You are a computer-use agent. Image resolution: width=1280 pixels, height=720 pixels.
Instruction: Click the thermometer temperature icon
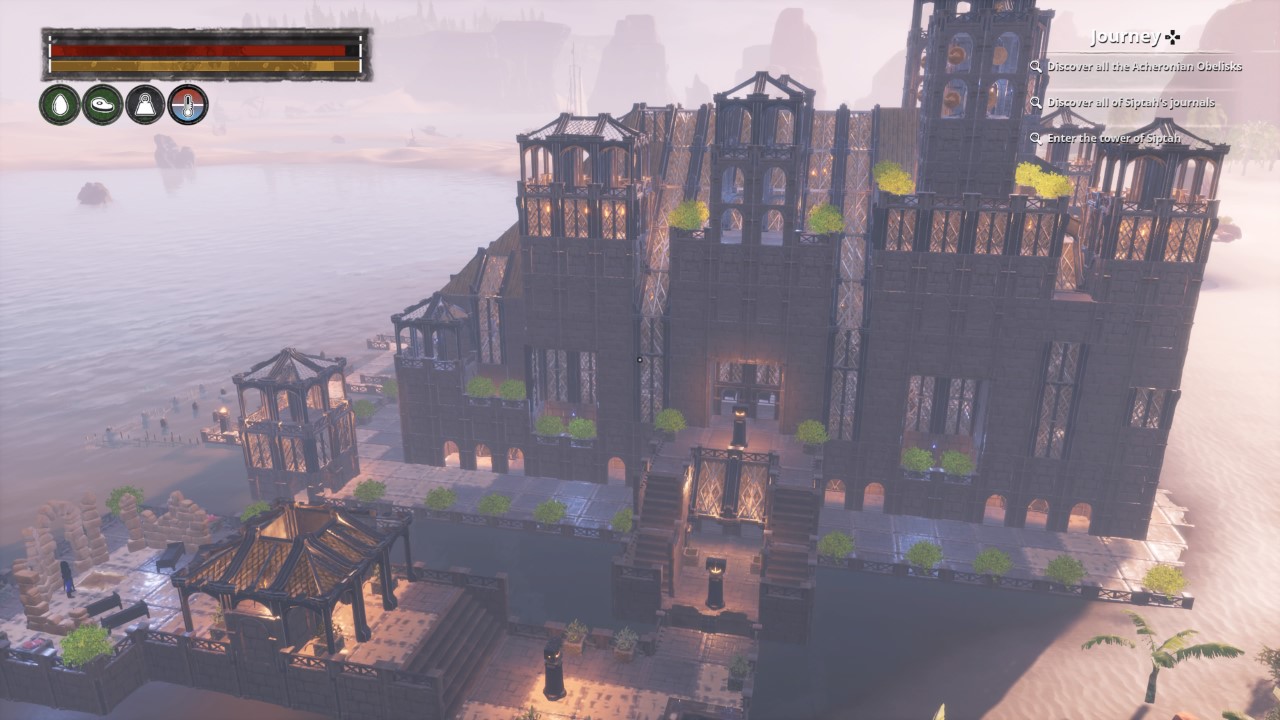188,104
